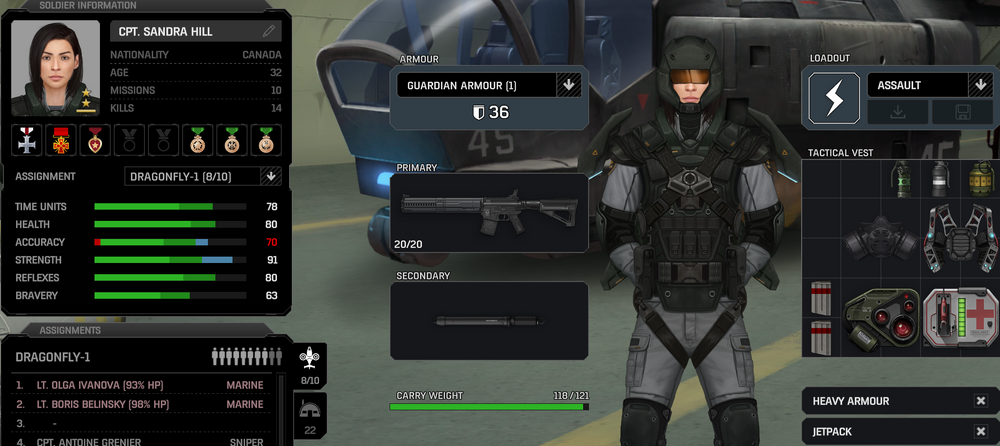Switch to the Dragonfly 8/10 aircraft tab

click(x=310, y=364)
